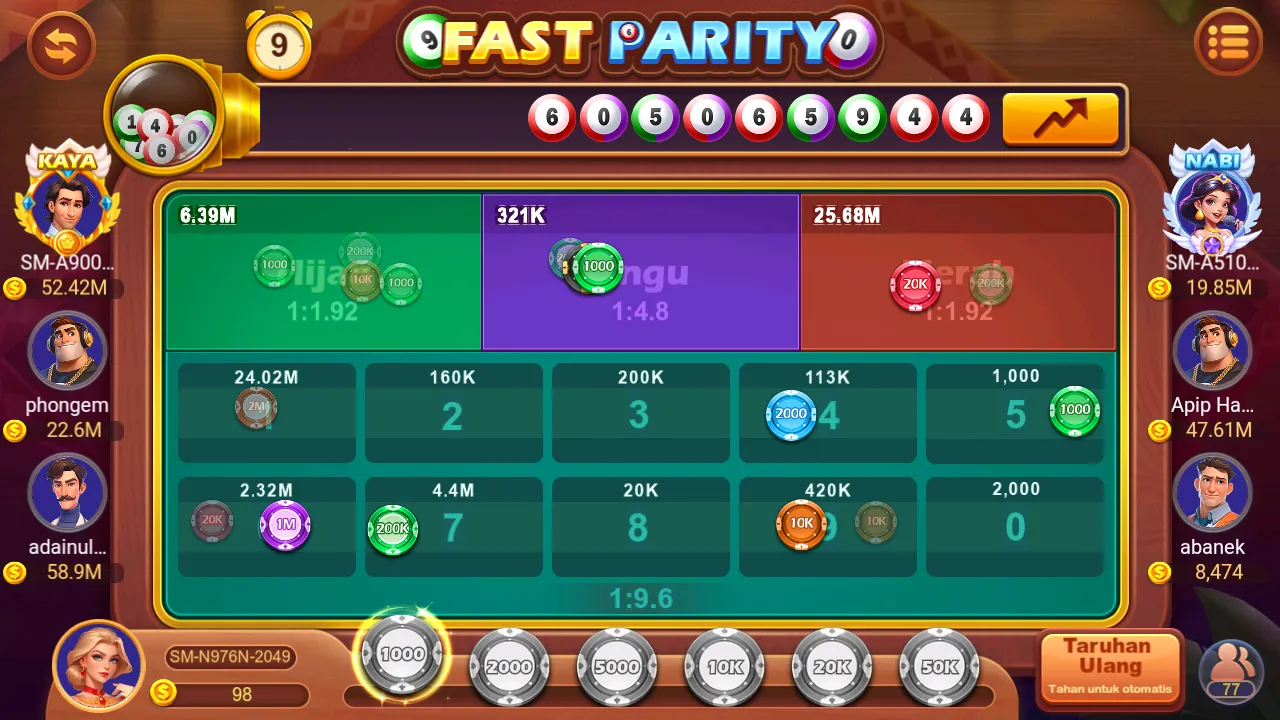Select the 1000 betting chip
The image size is (1280, 720).
point(401,655)
